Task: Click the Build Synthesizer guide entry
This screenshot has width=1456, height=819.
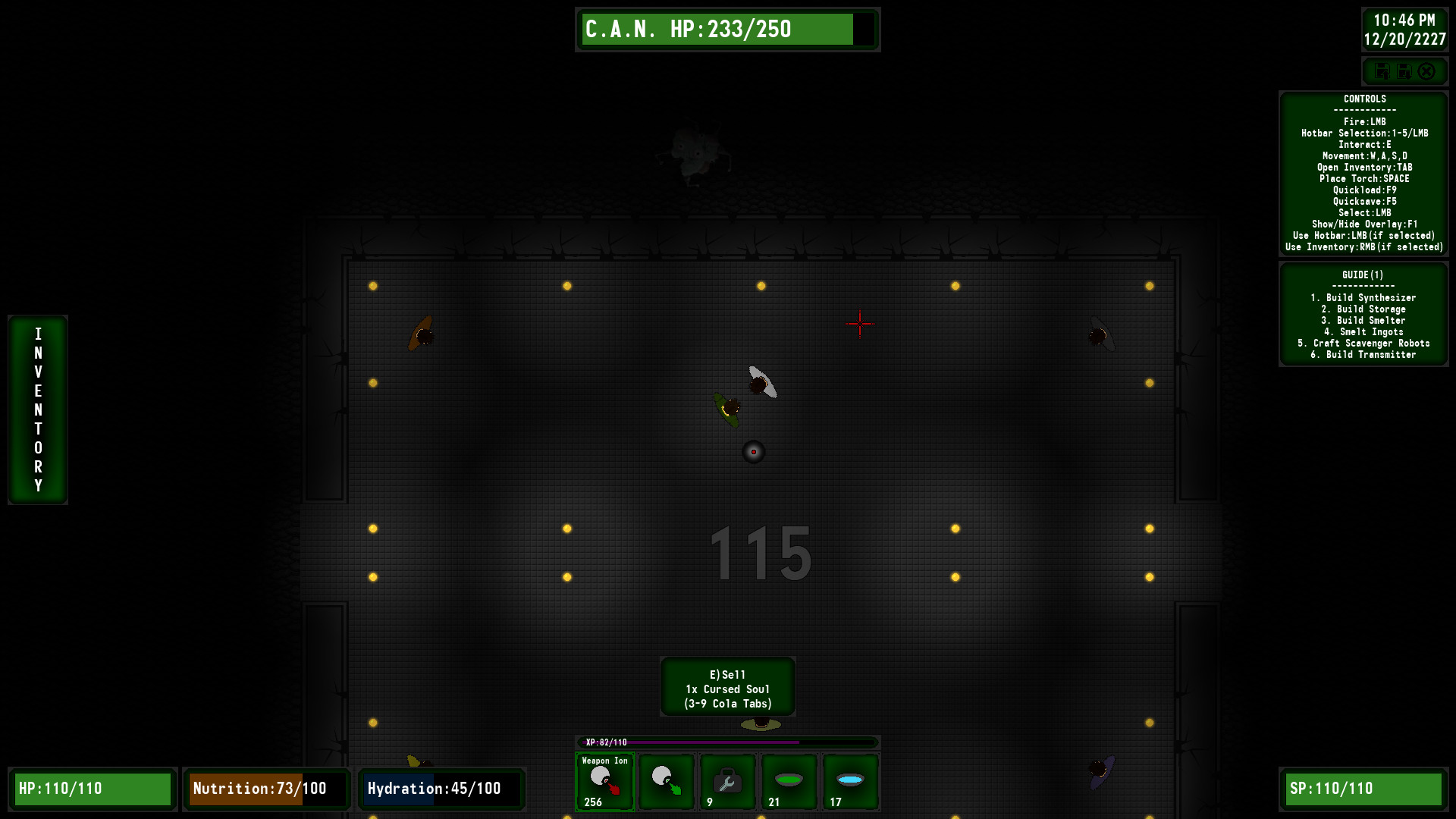Action: point(1364,297)
